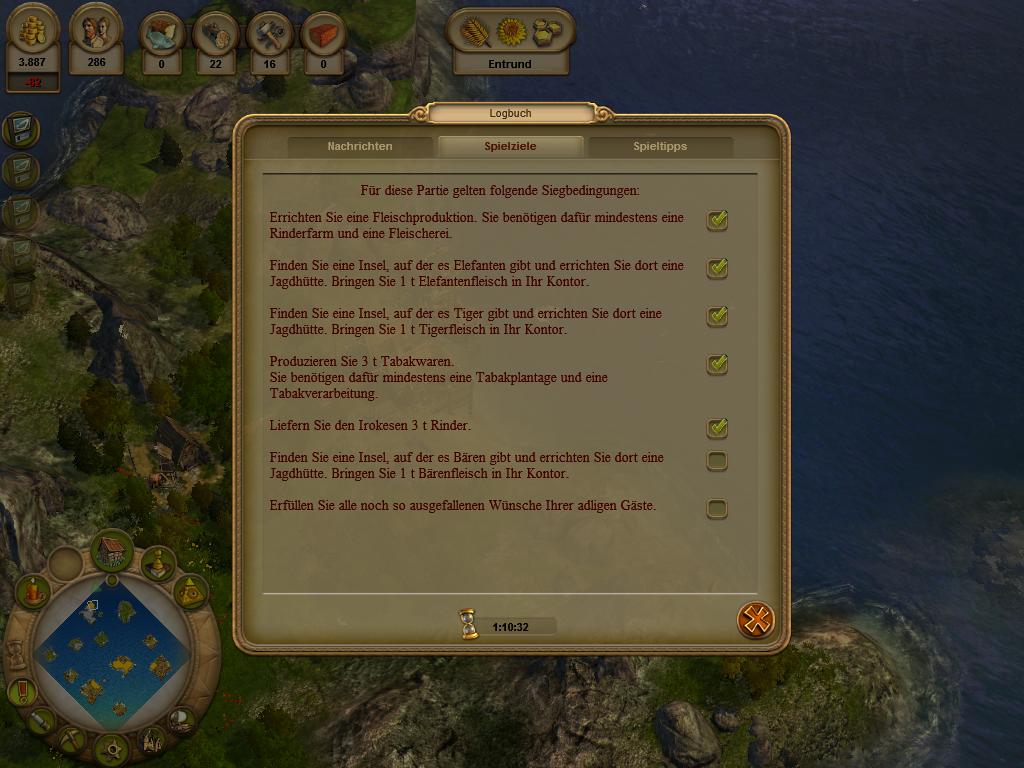Open the gold coins balance icon
This screenshot has height=768, width=1024.
(x=32, y=34)
